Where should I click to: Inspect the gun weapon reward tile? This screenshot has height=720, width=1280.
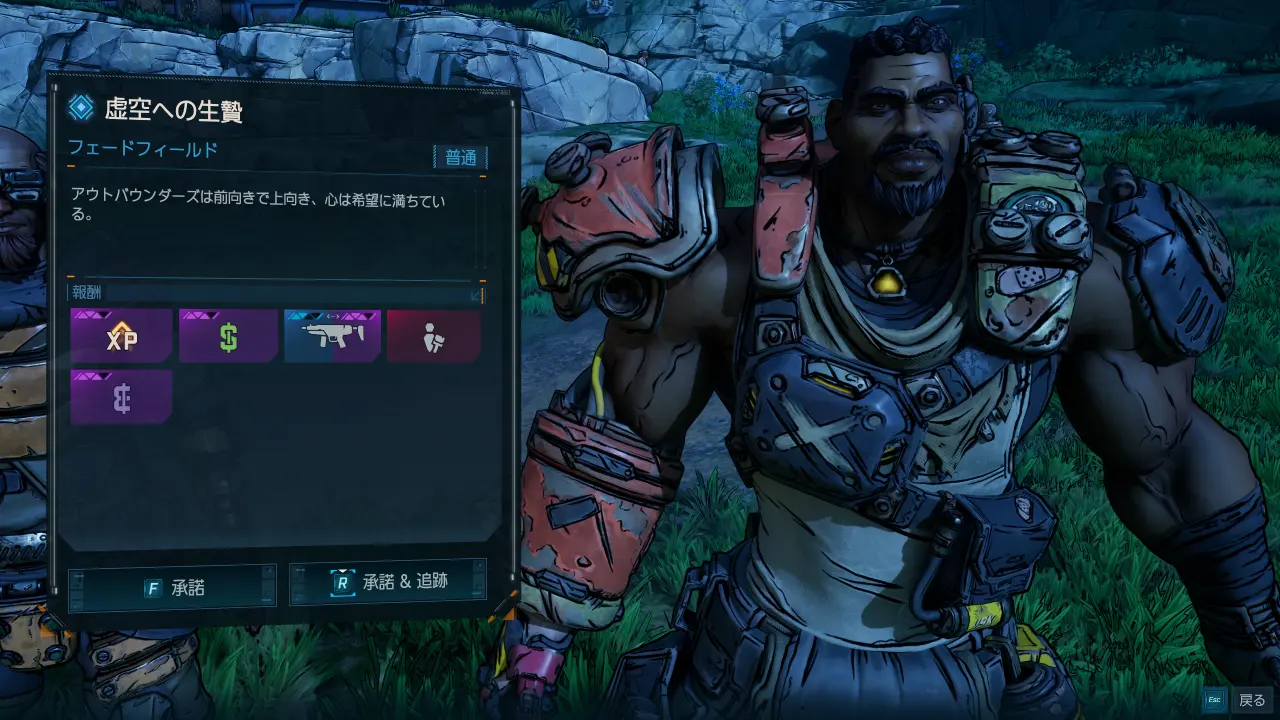(332, 336)
